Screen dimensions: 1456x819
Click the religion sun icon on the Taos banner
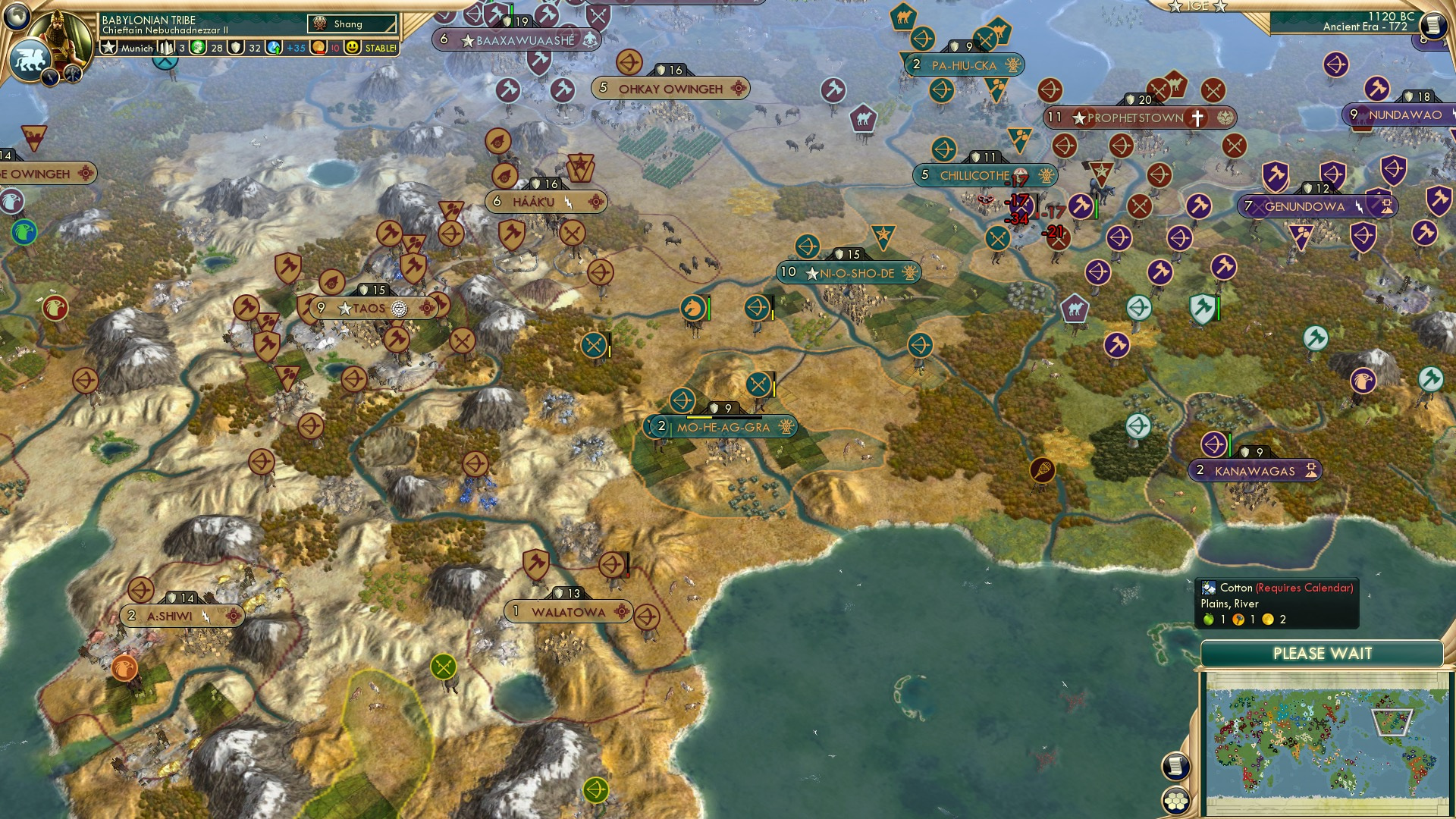tap(400, 309)
